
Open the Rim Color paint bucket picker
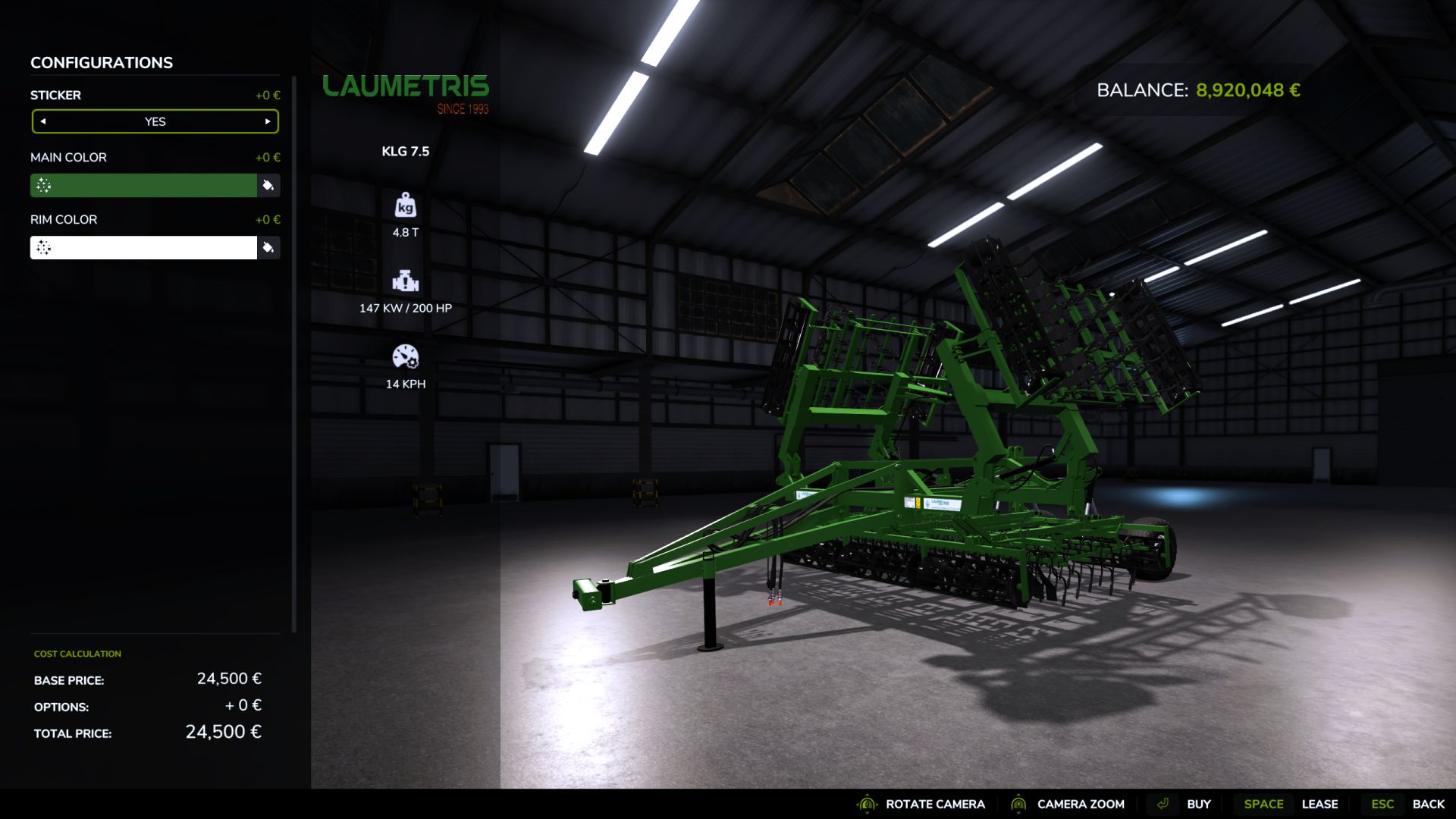click(268, 247)
